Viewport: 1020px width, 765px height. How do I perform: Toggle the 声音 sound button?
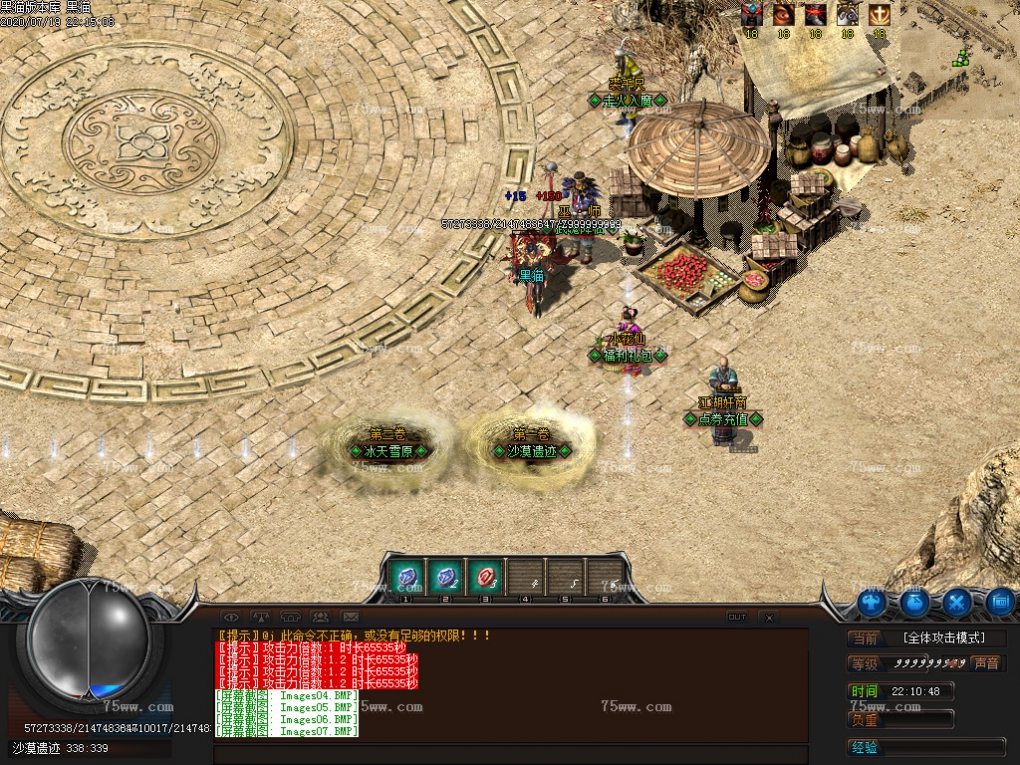coord(986,663)
